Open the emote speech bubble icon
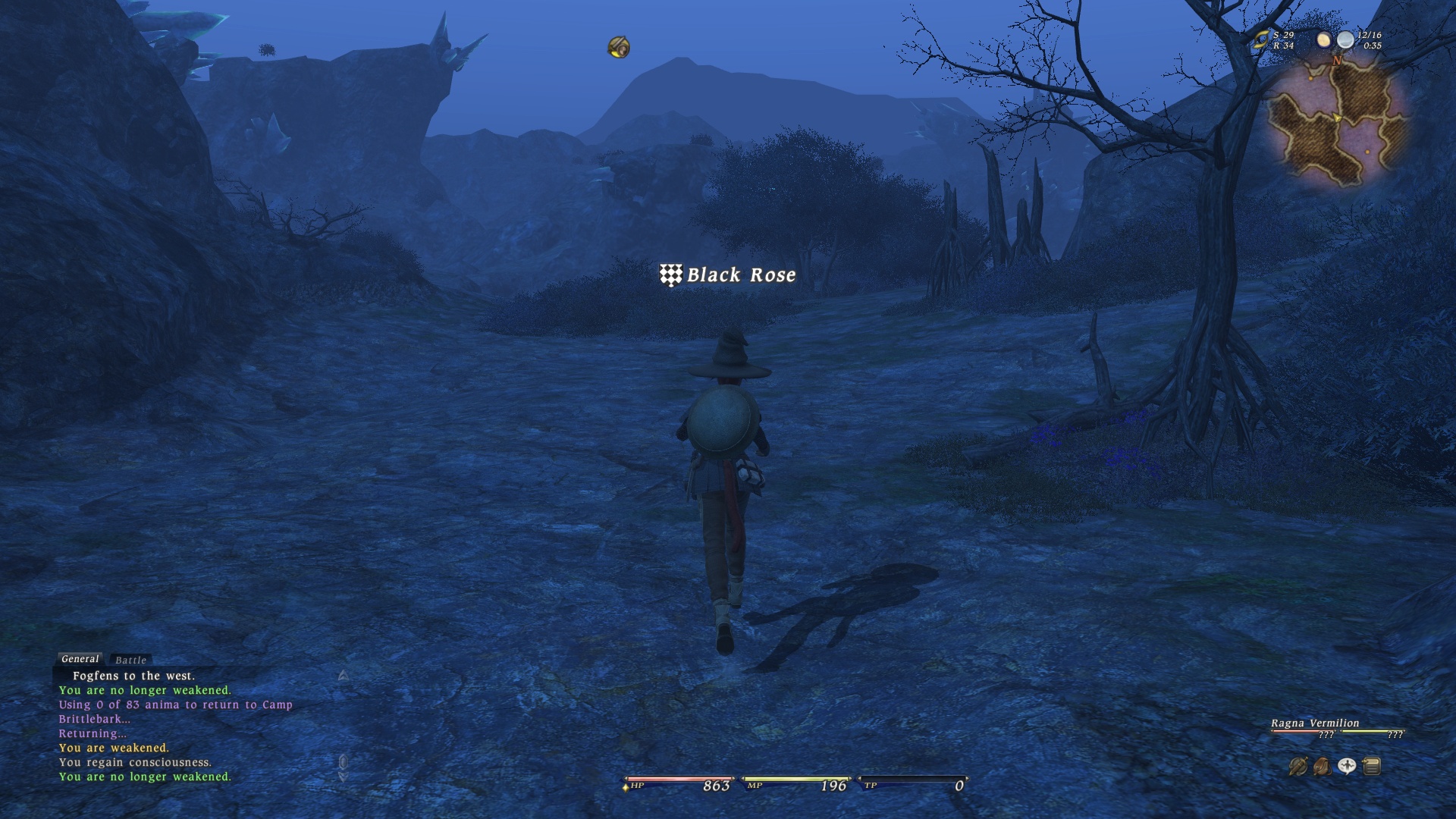Viewport: 1456px width, 819px height. [x=1347, y=767]
